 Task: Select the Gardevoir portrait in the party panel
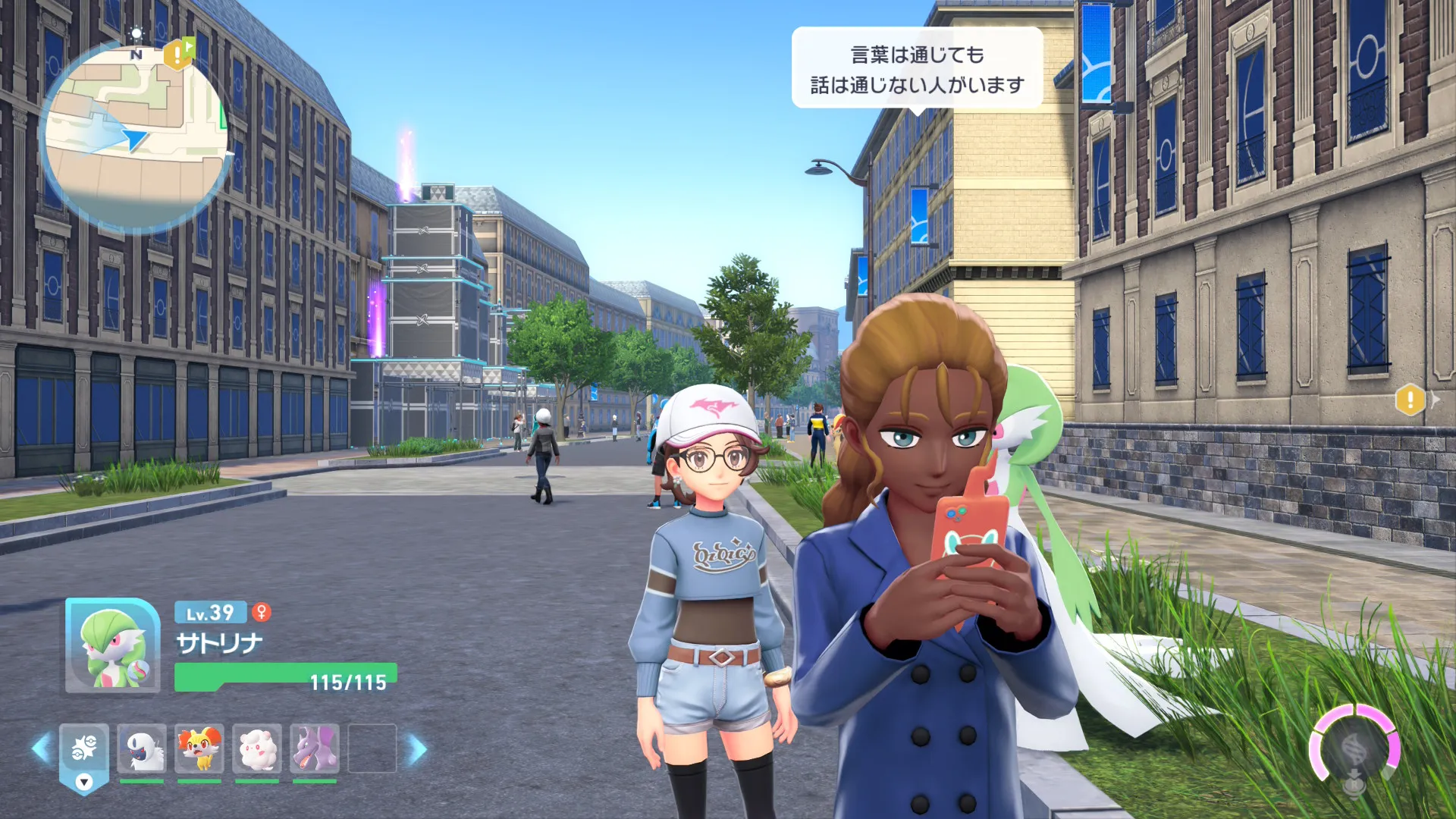[x=112, y=646]
